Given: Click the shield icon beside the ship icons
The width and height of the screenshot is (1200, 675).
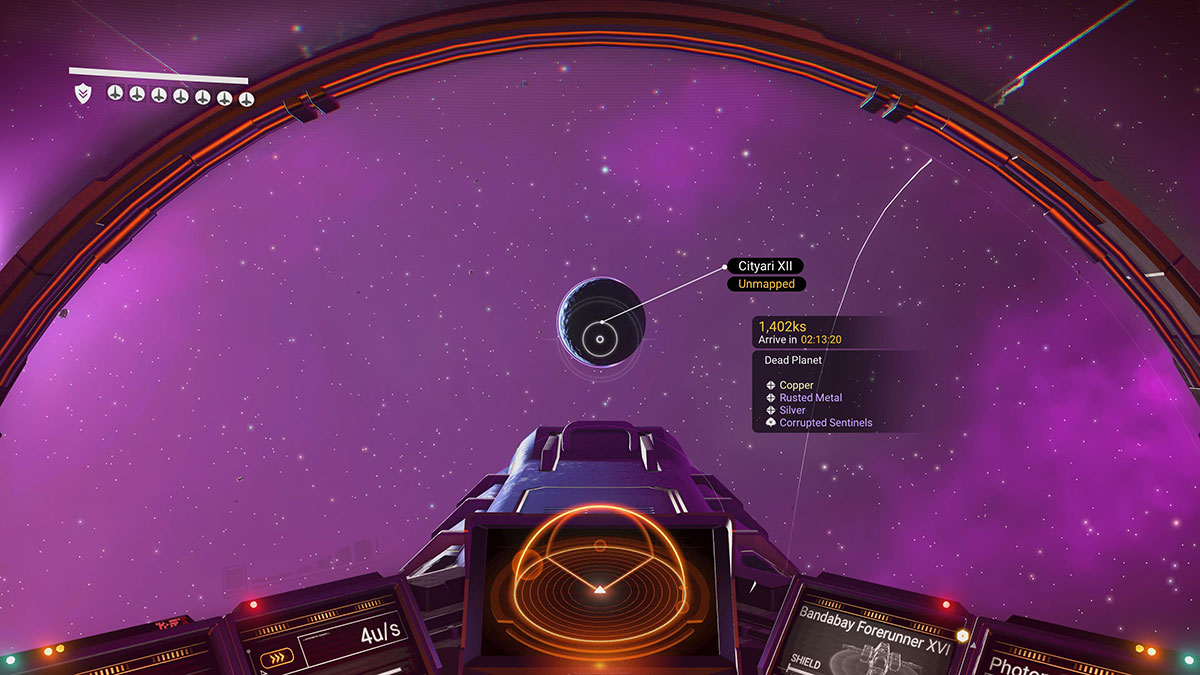Looking at the screenshot, I should tap(83, 95).
